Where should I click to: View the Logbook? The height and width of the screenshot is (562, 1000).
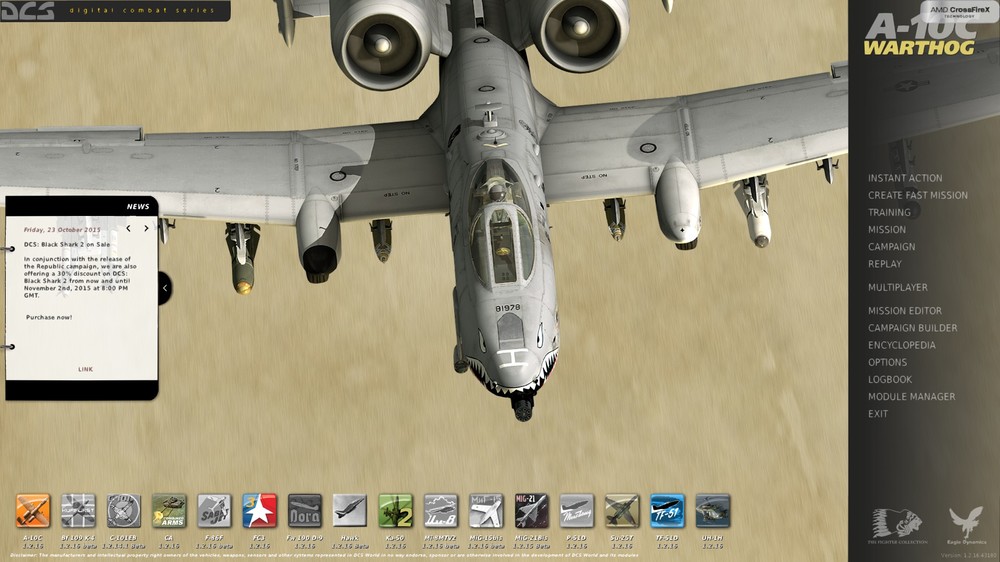[889, 379]
